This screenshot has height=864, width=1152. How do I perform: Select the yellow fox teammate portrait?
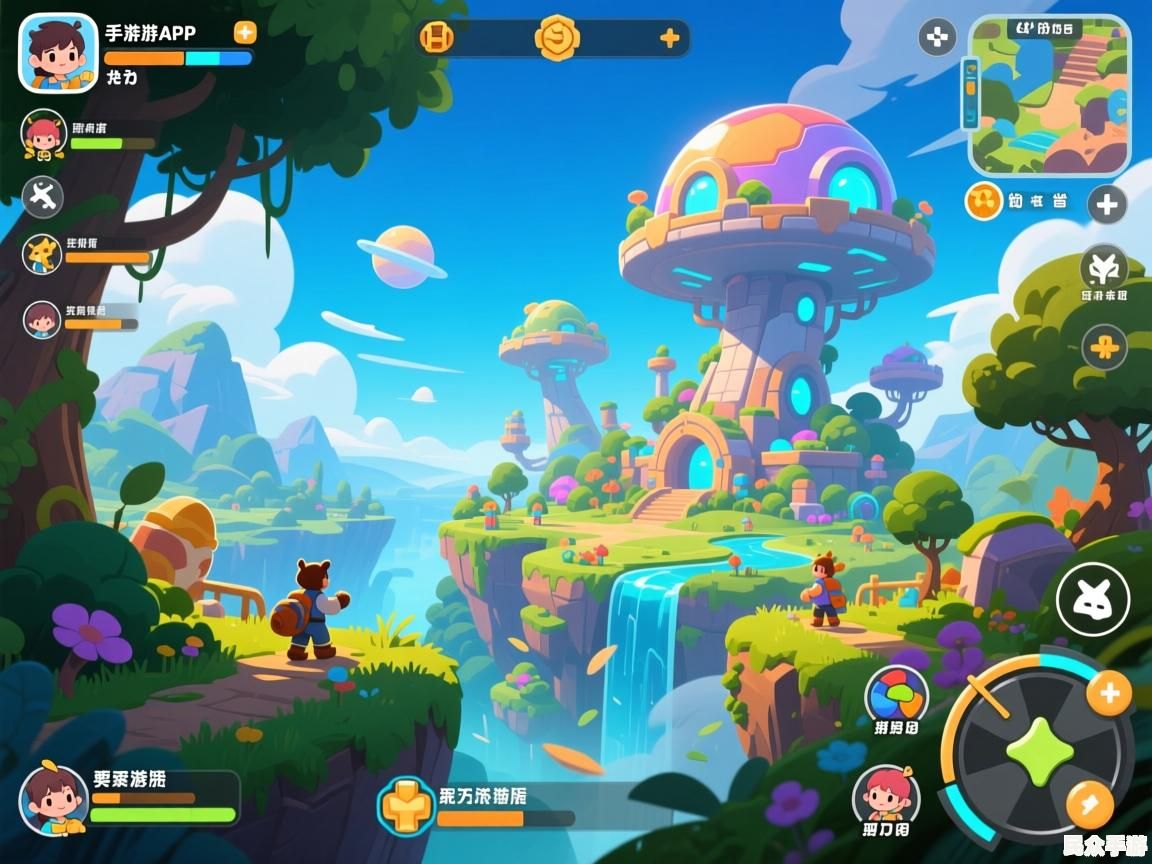[43, 254]
